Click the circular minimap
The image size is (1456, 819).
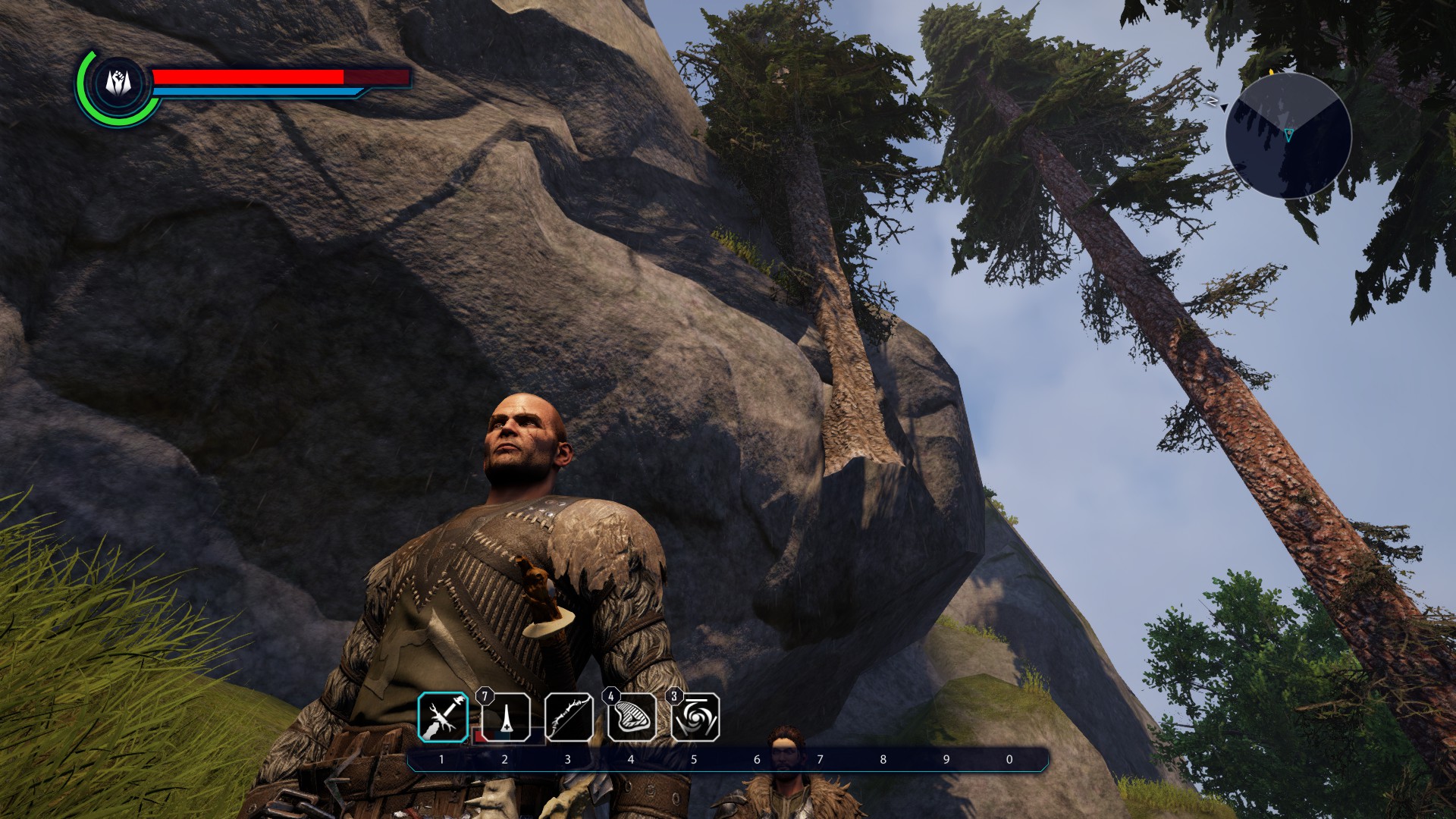pyautogui.click(x=1288, y=136)
